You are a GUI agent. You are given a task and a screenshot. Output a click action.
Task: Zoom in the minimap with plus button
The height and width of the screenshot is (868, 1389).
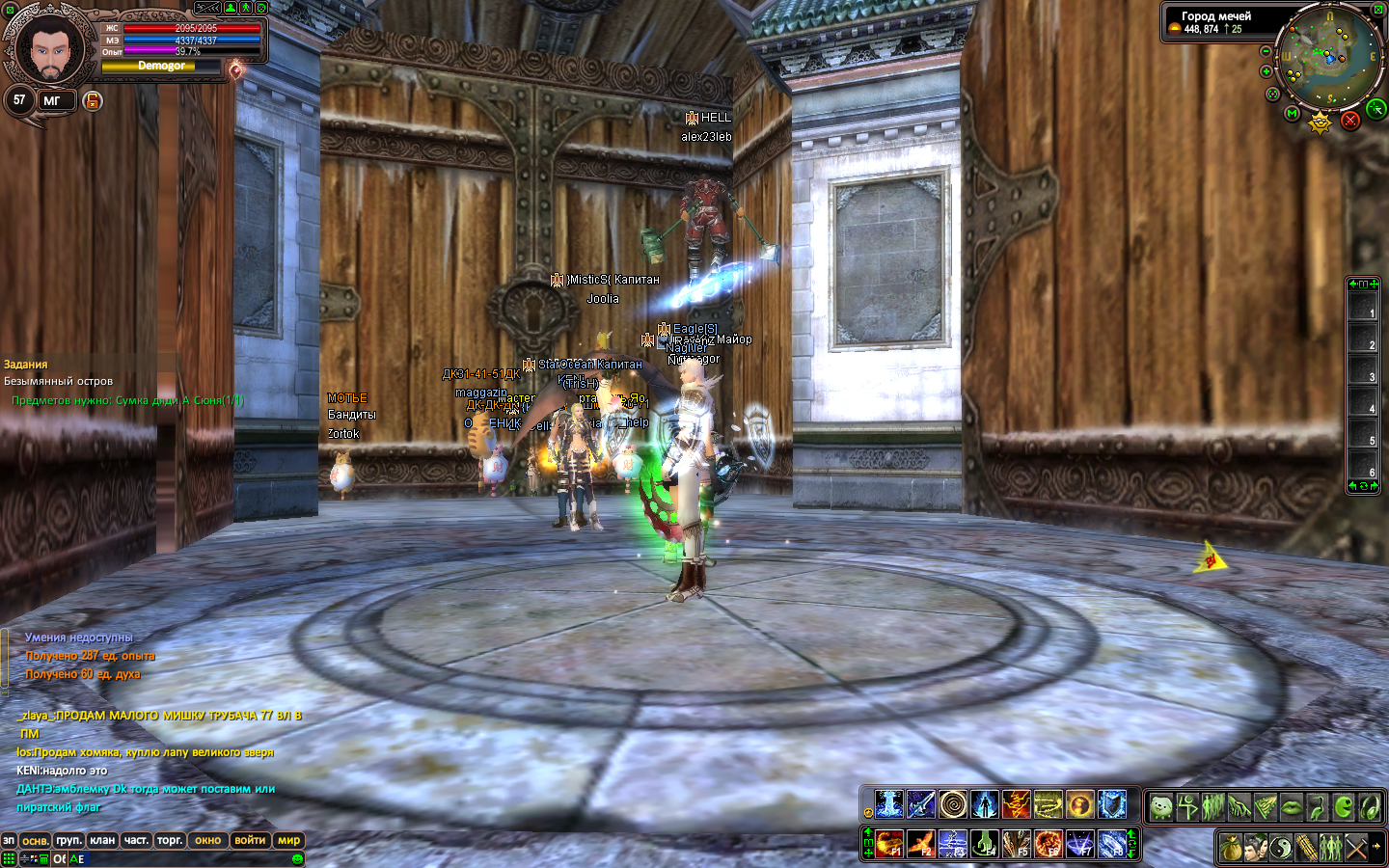pyautogui.click(x=1266, y=71)
